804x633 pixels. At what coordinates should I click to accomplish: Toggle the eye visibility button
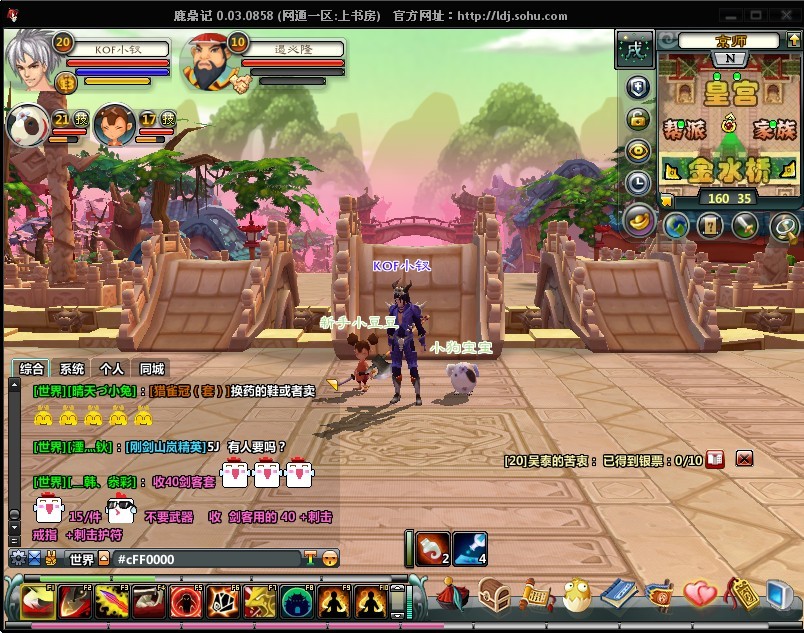(638, 151)
